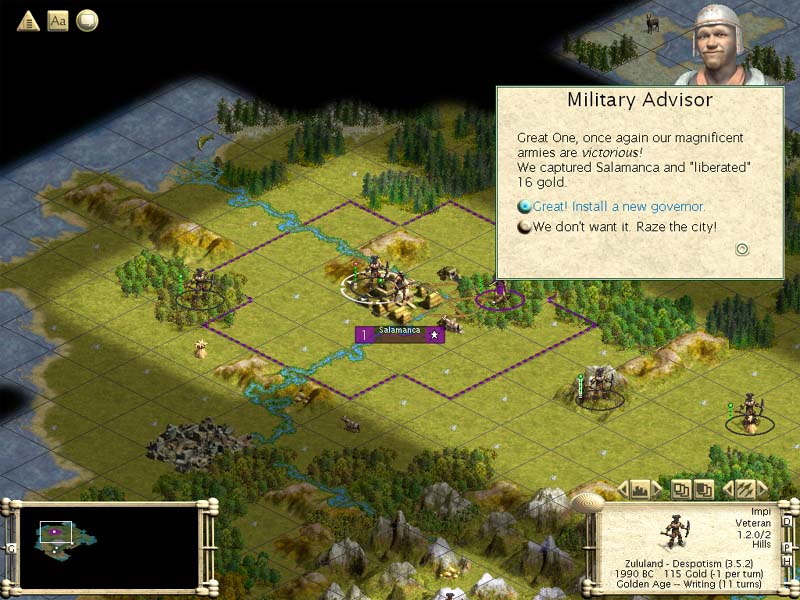Click the triple-arrows unit button

[x=745, y=489]
